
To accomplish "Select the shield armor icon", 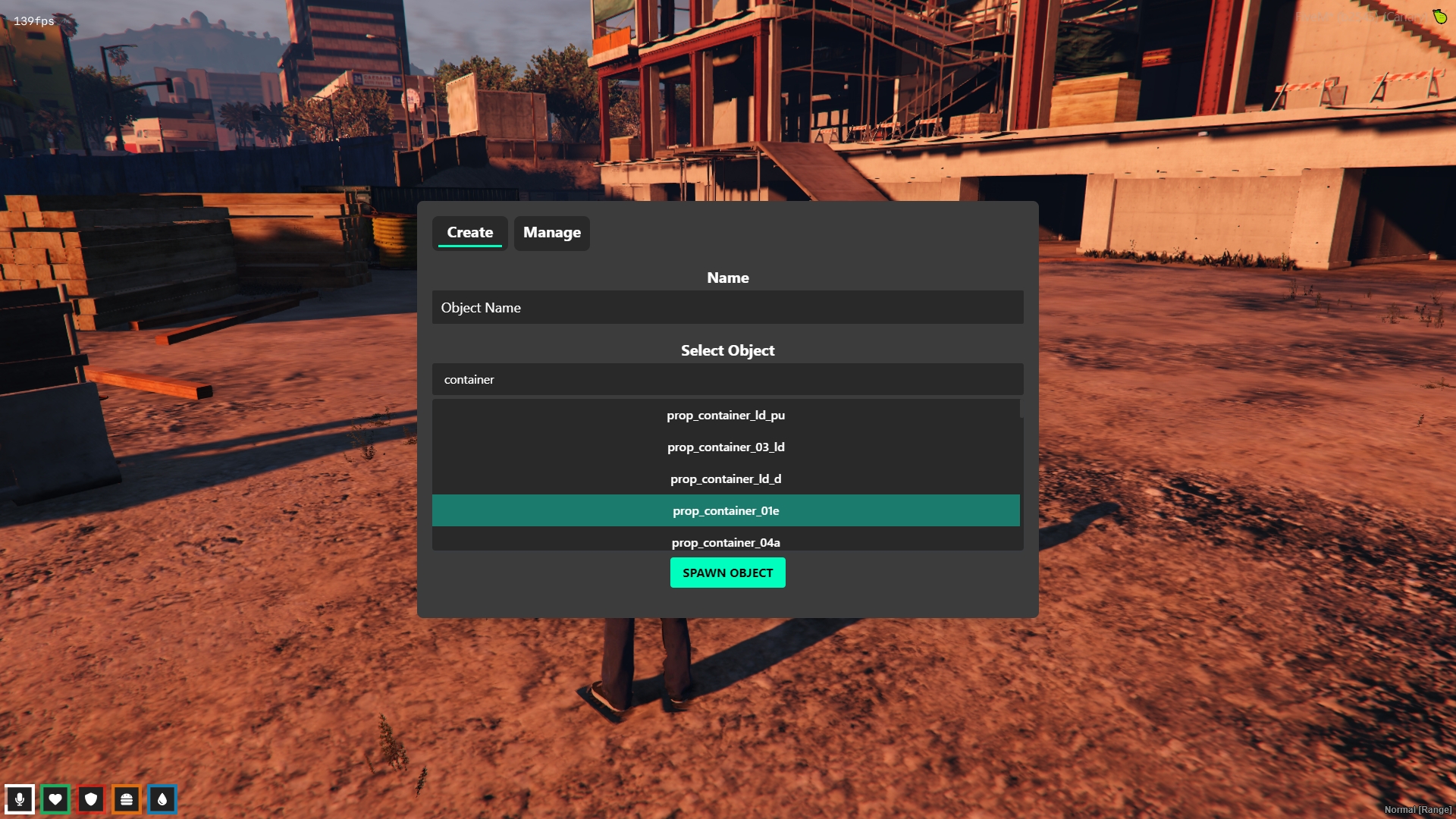I will (91, 799).
